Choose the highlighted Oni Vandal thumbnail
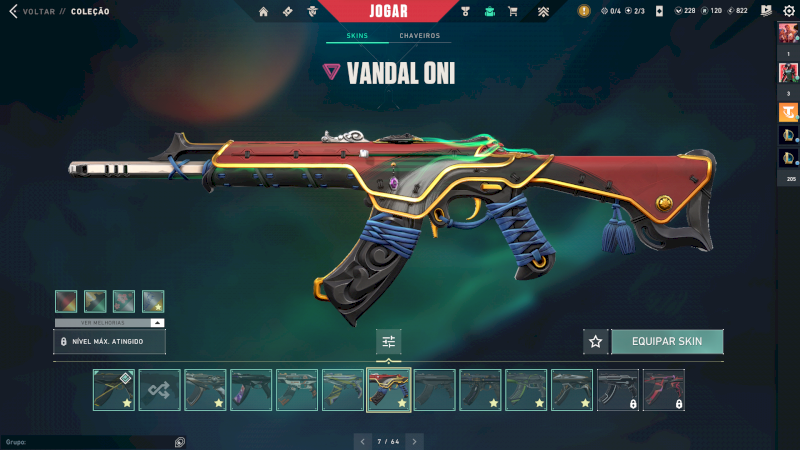 pyautogui.click(x=389, y=390)
